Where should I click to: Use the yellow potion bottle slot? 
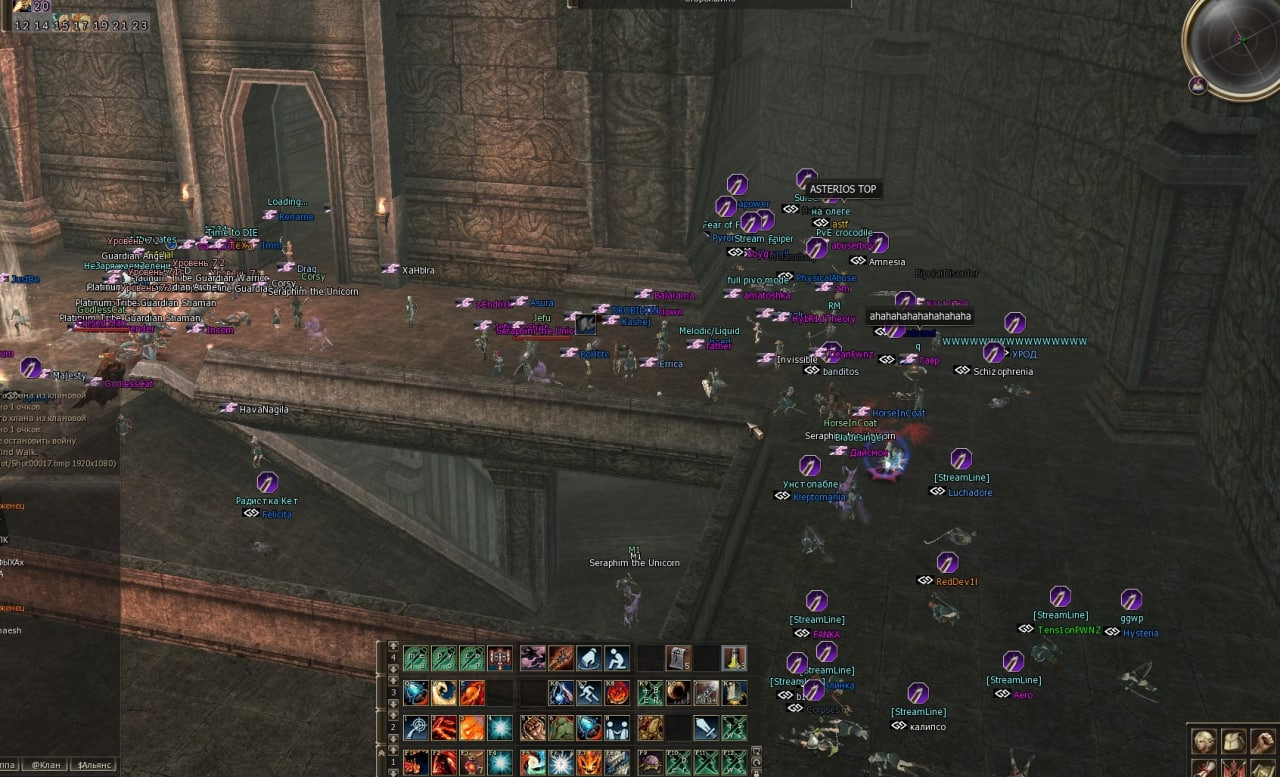click(x=734, y=658)
